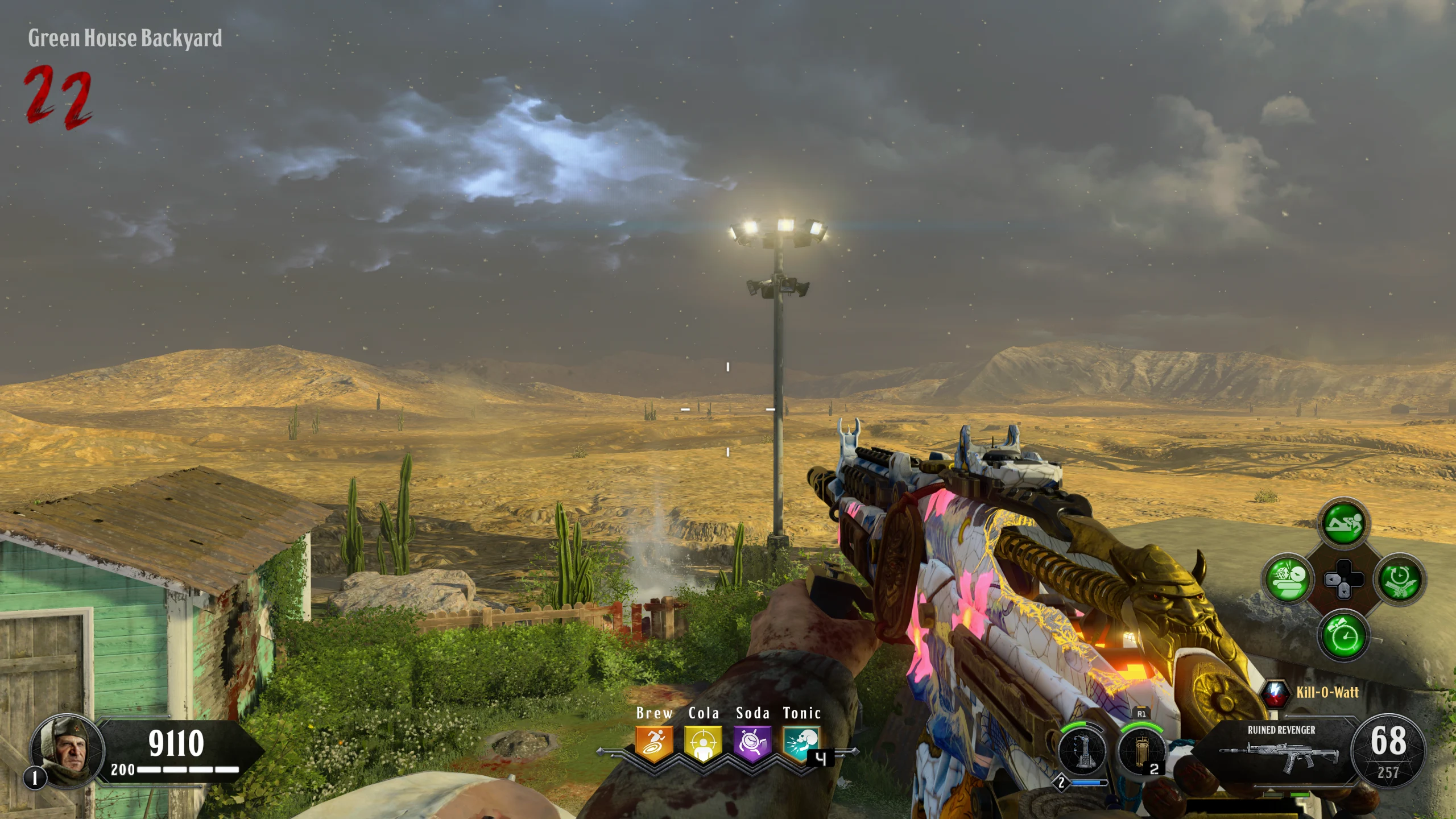Select the orange Brew perk icon
The width and height of the screenshot is (1456, 819).
(x=654, y=743)
